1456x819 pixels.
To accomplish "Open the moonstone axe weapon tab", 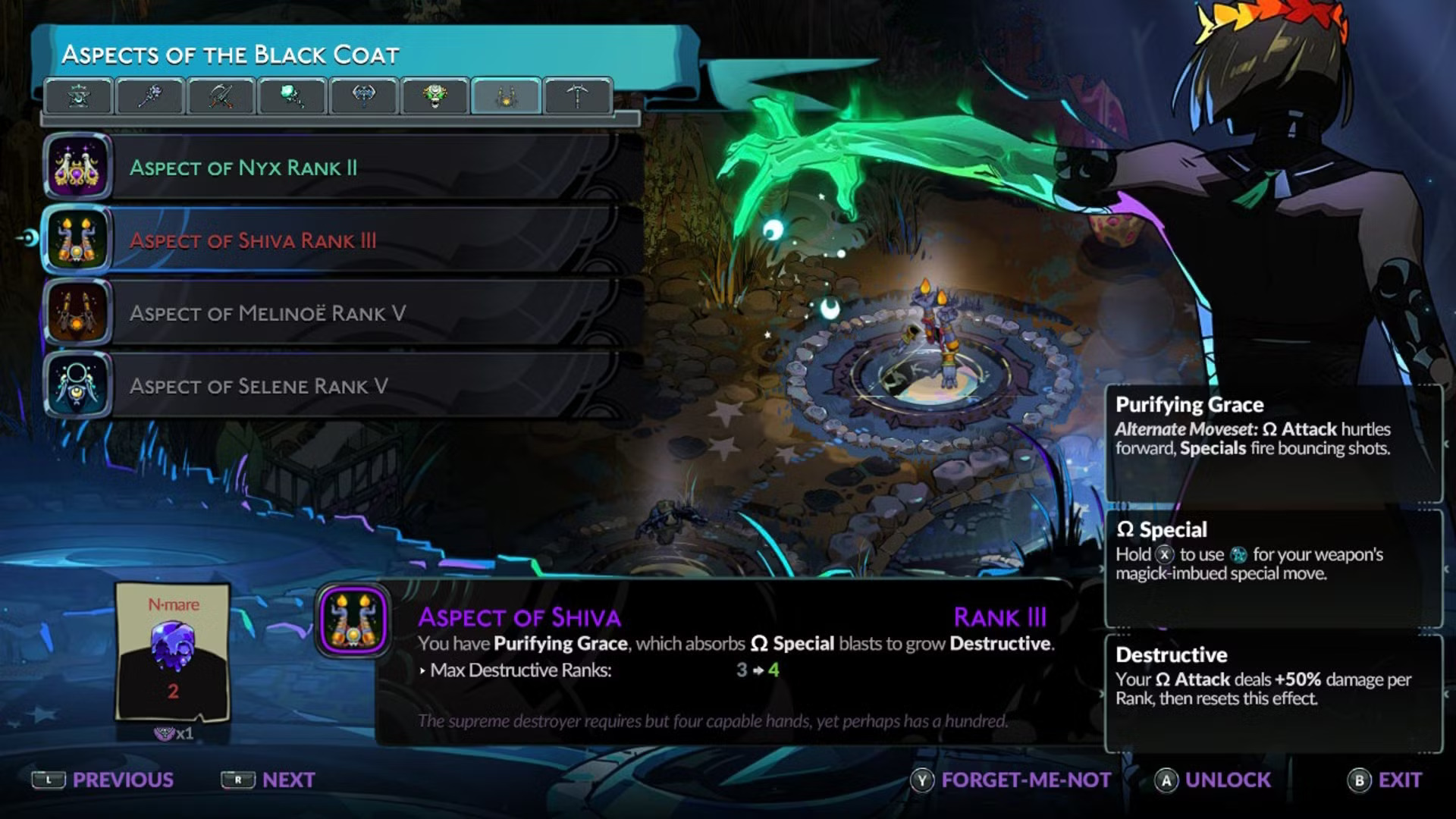I will [363, 96].
